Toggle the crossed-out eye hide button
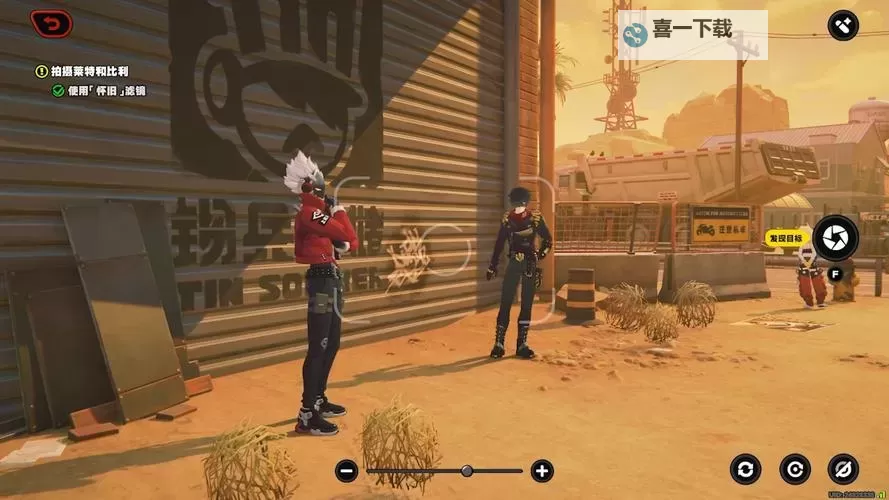889x500 pixels. click(x=843, y=468)
